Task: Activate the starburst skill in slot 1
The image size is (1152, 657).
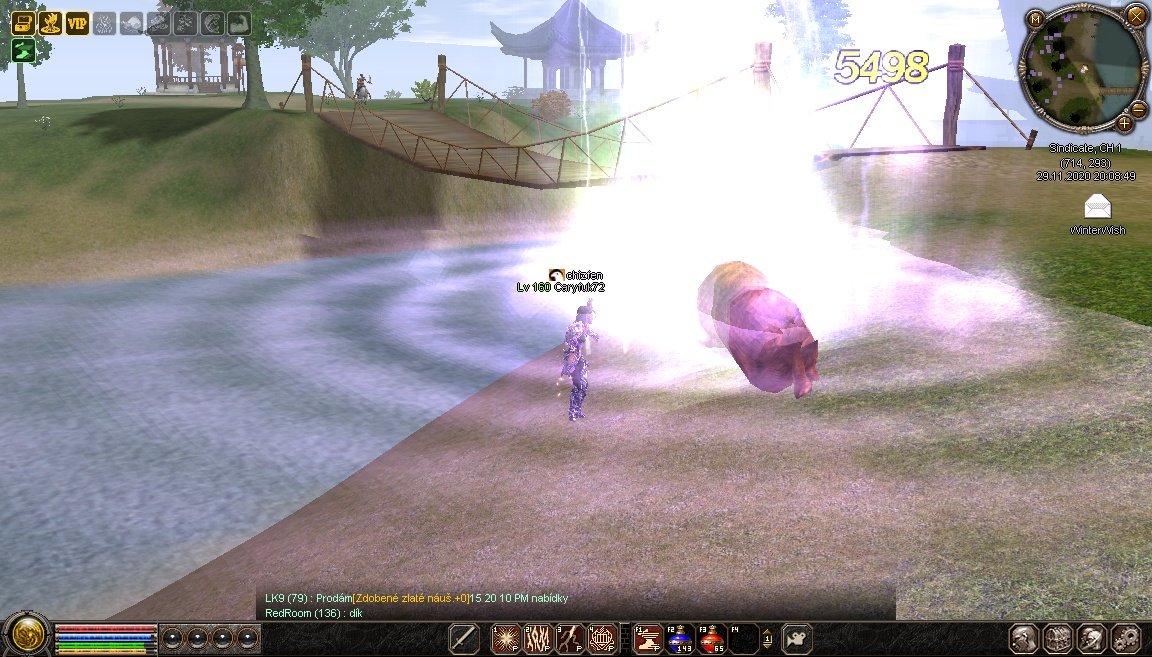Action: [507, 638]
